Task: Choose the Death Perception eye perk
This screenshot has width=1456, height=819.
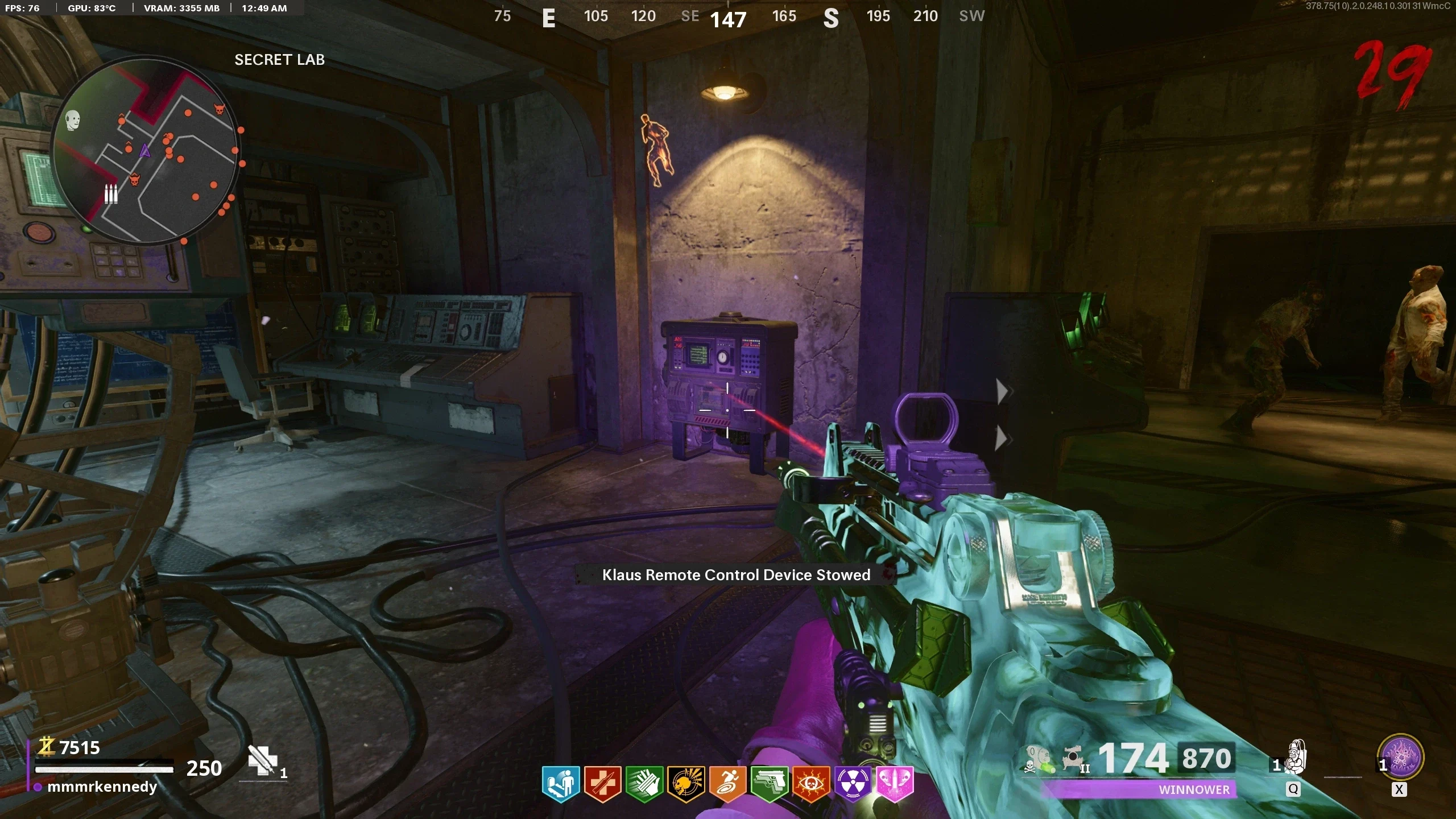Action: click(811, 784)
